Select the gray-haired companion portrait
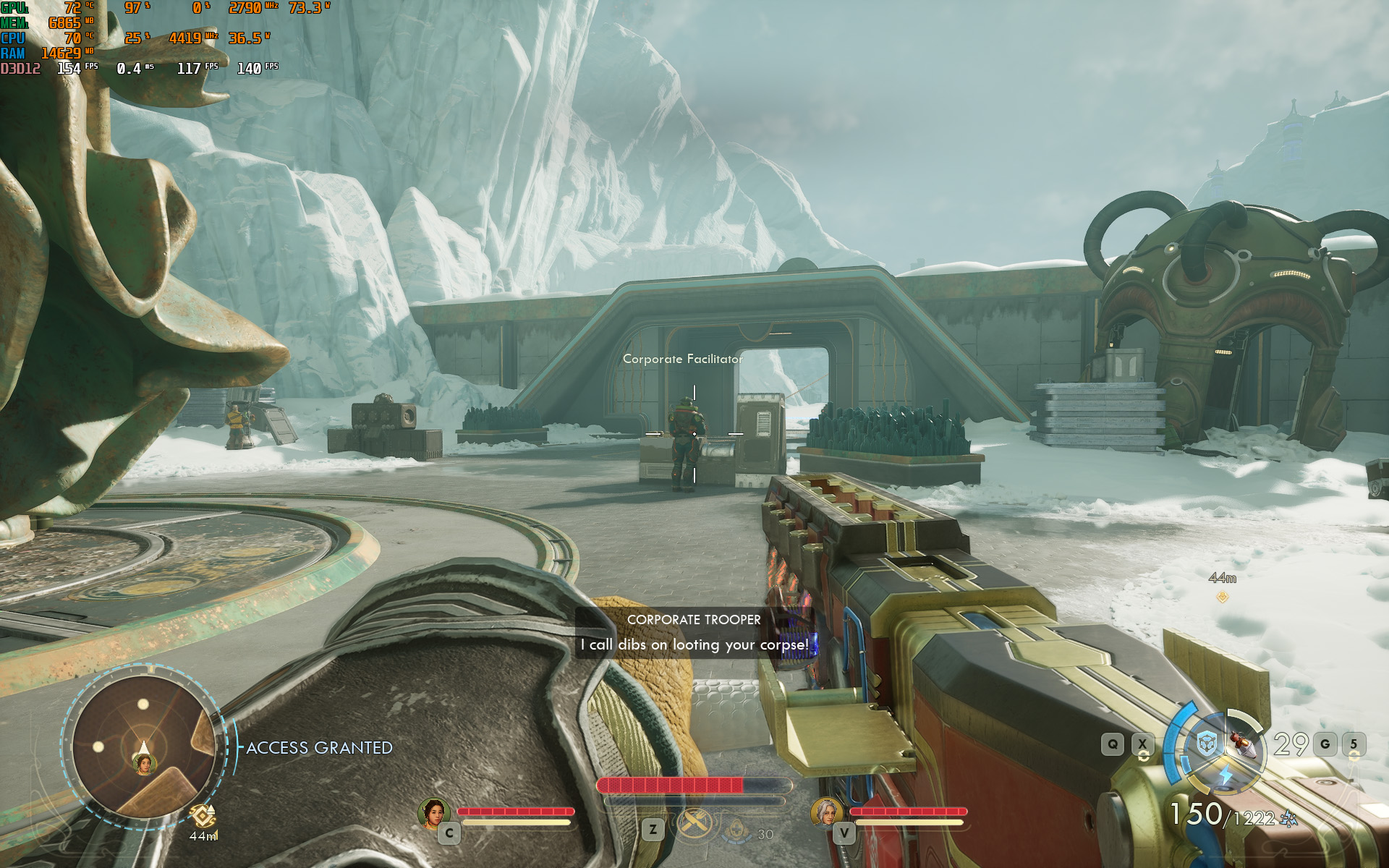 pos(825,812)
